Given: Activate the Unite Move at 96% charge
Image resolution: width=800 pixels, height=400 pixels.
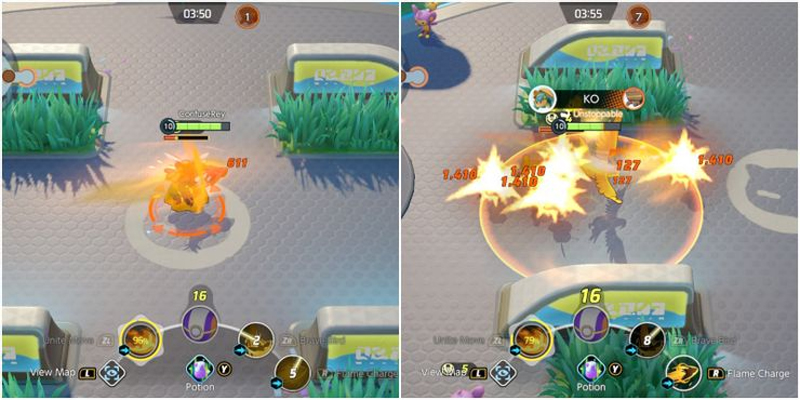Looking at the screenshot, I should click(138, 341).
